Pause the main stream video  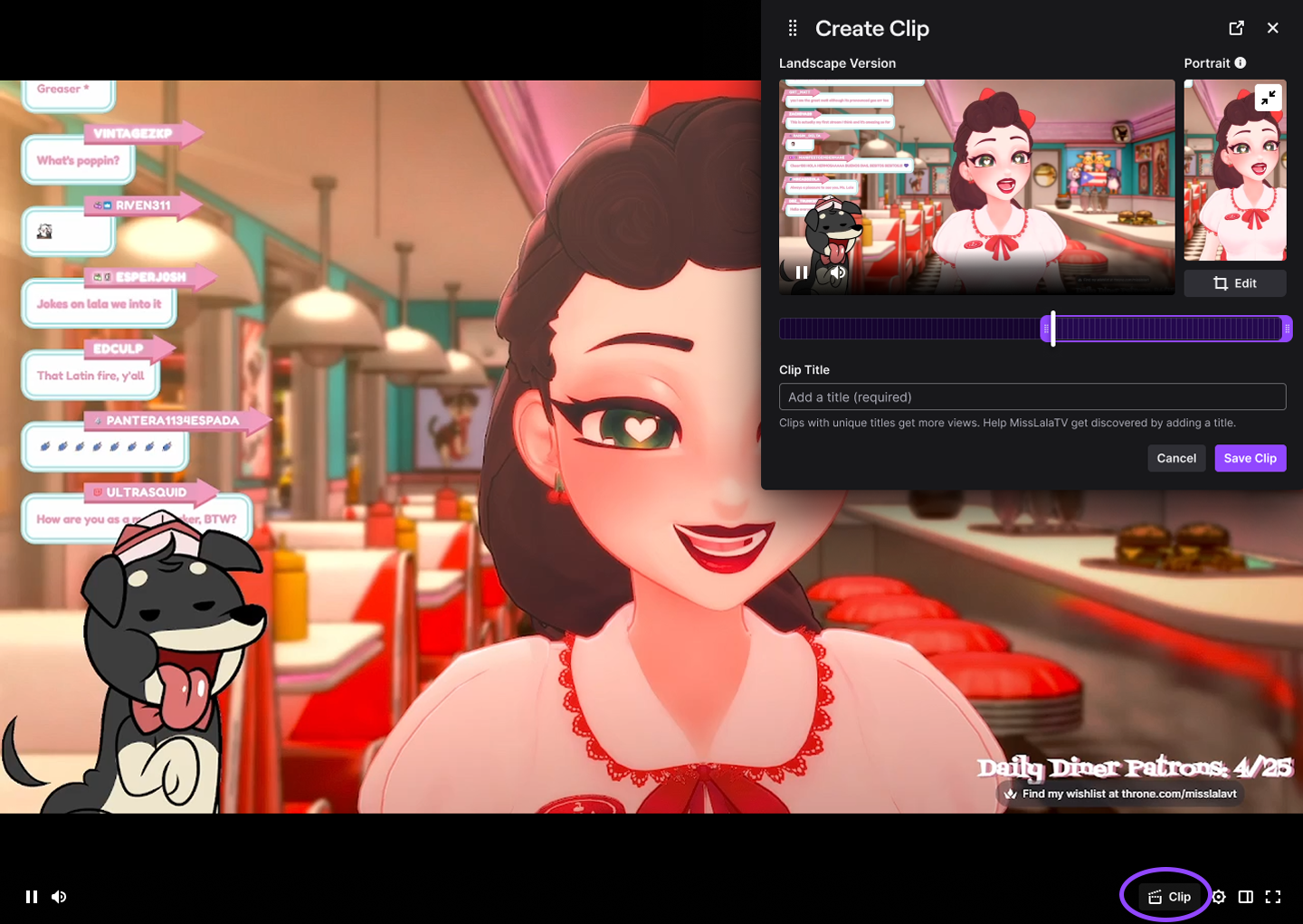(x=32, y=897)
